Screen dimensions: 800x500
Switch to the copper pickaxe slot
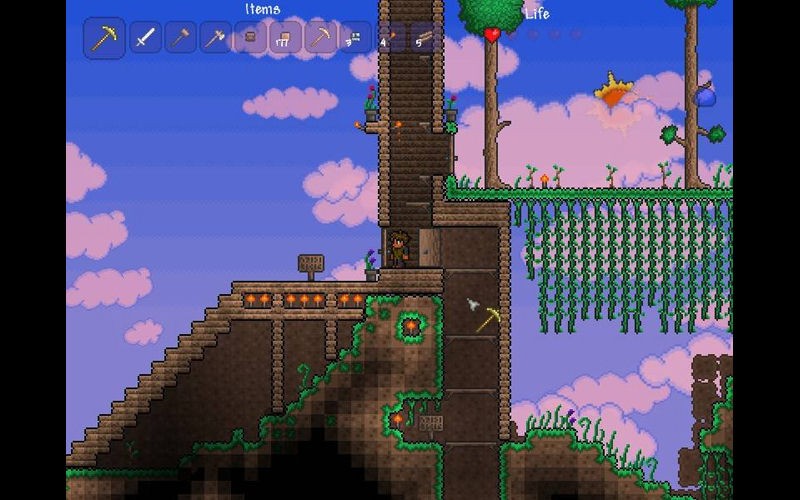(320, 38)
